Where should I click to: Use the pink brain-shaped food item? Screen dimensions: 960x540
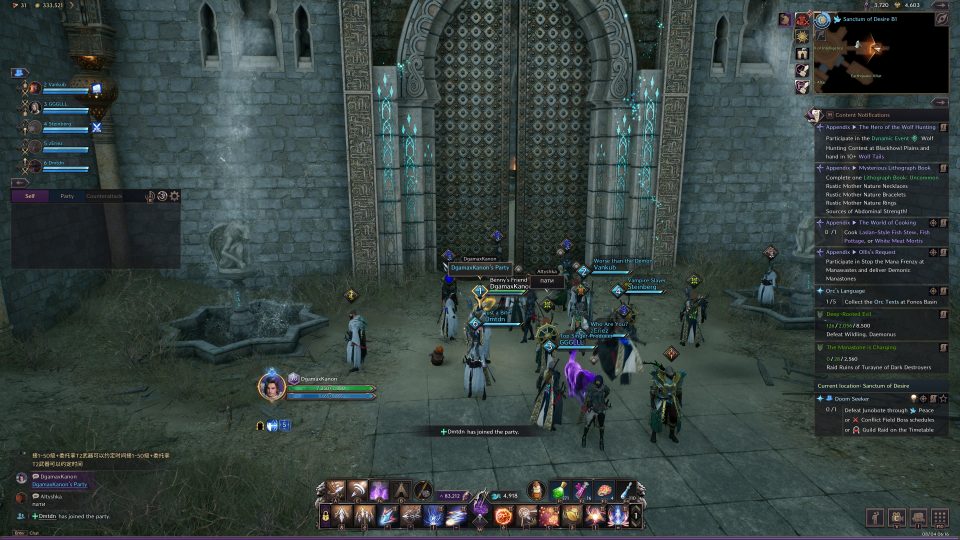(x=605, y=490)
